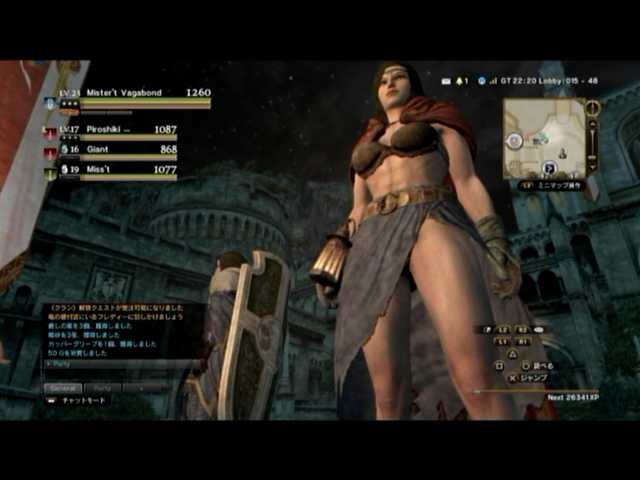Viewport: 640px width, 480px height.
Task: Click the compass icon above the minimap slider
Action: click(x=592, y=106)
